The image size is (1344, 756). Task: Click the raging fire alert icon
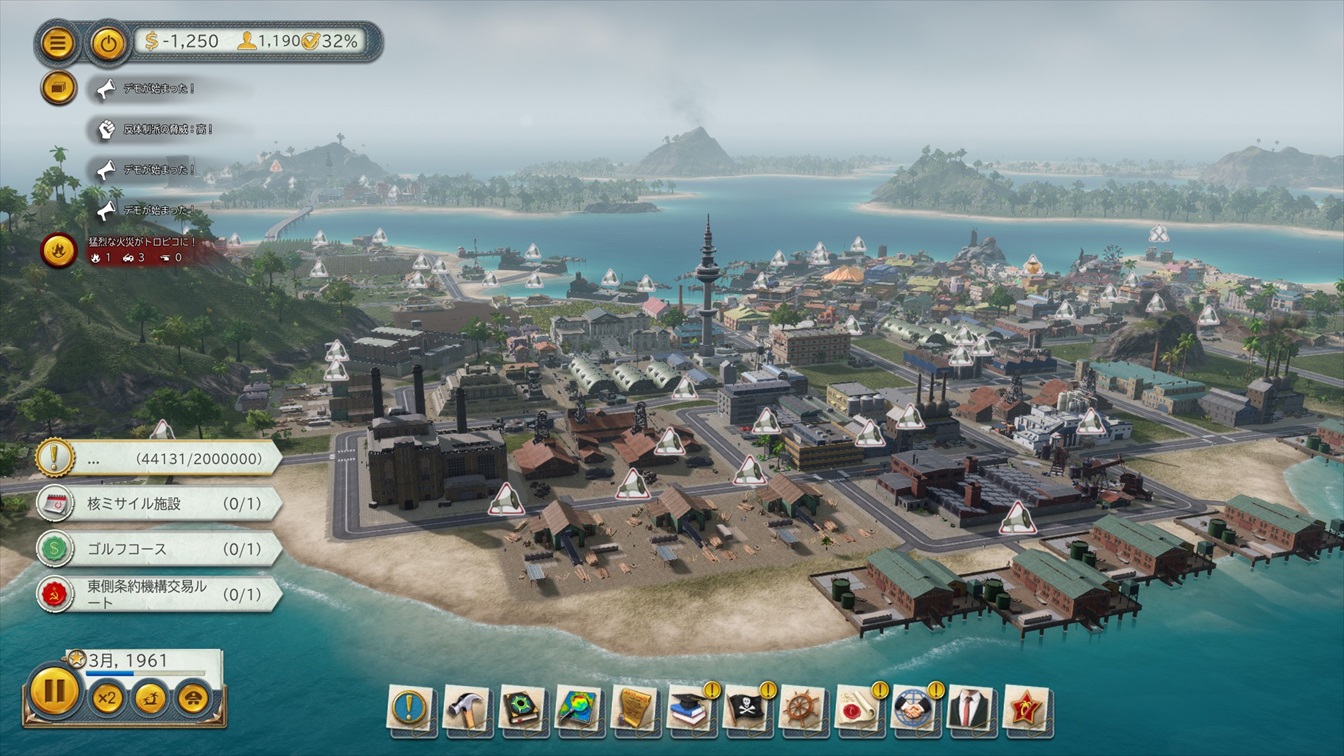coord(59,250)
